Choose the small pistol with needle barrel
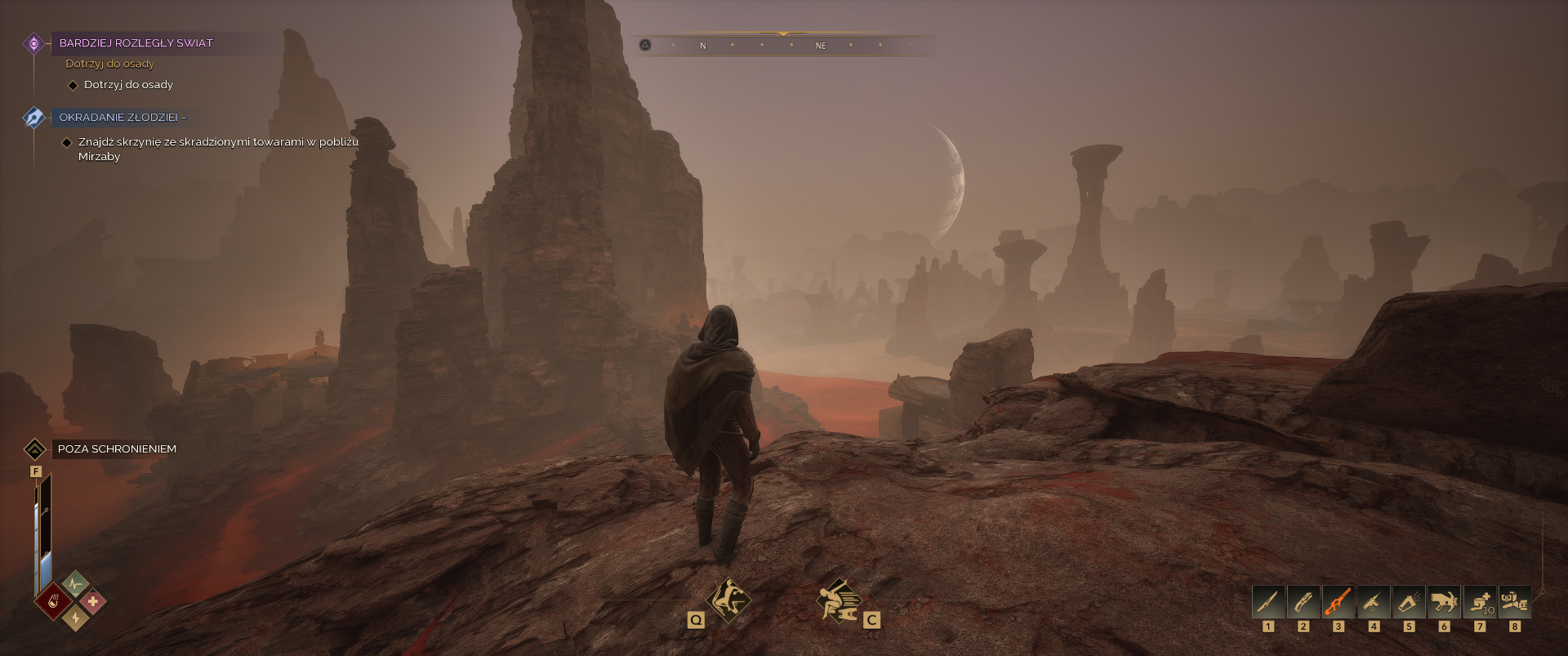This screenshot has width=1568, height=656. pos(1374,602)
